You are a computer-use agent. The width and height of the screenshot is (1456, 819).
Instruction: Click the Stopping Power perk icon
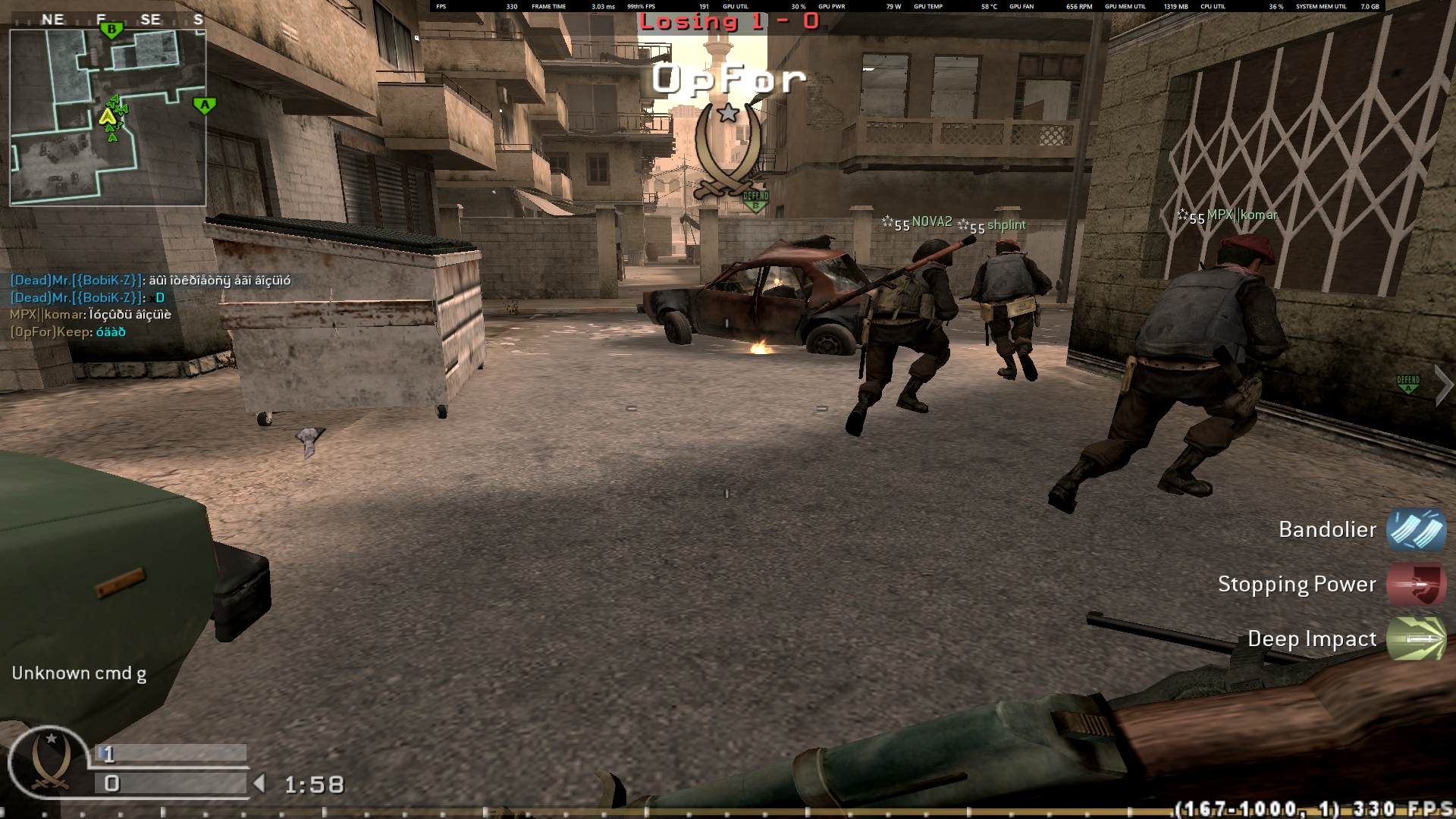pyautogui.click(x=1415, y=585)
